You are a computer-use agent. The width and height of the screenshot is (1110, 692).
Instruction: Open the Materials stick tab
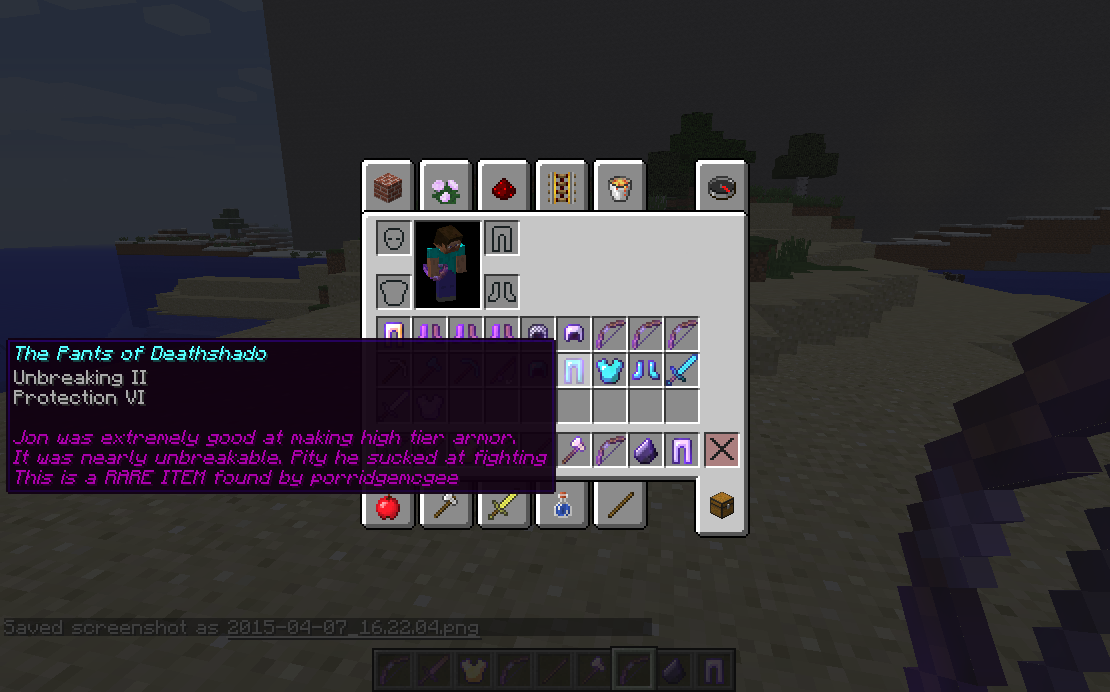coord(619,507)
